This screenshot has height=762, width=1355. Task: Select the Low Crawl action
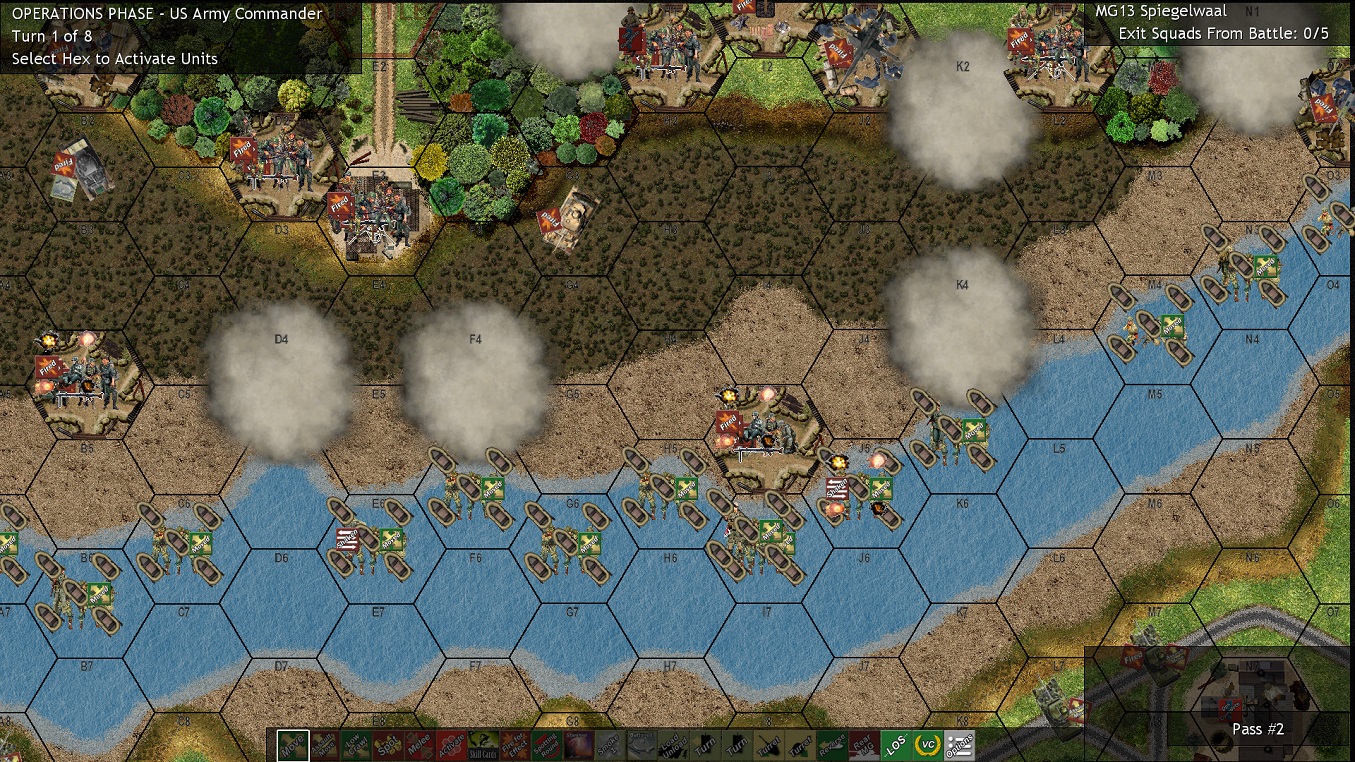point(356,745)
